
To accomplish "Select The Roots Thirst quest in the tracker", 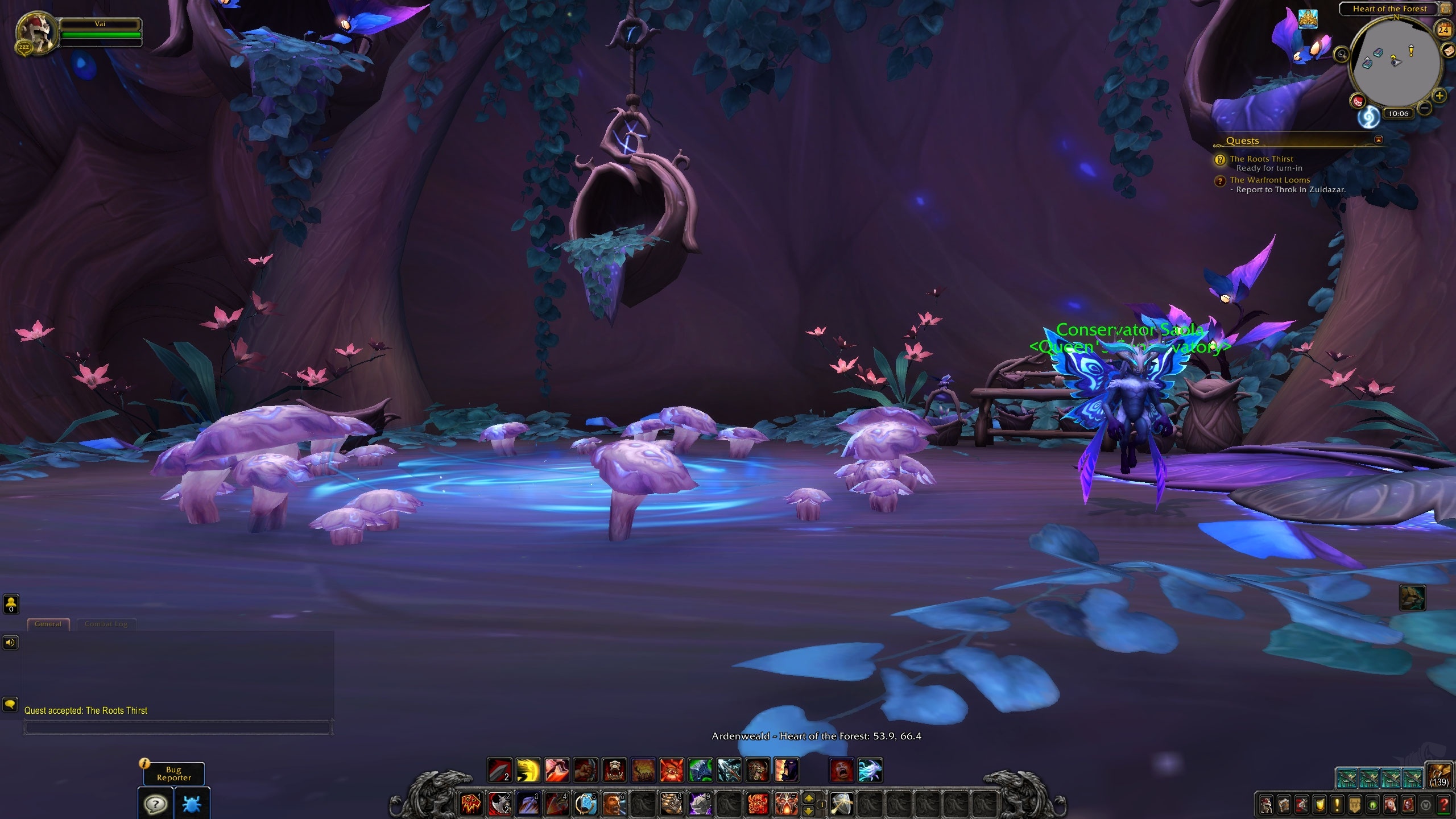I will 1261,159.
